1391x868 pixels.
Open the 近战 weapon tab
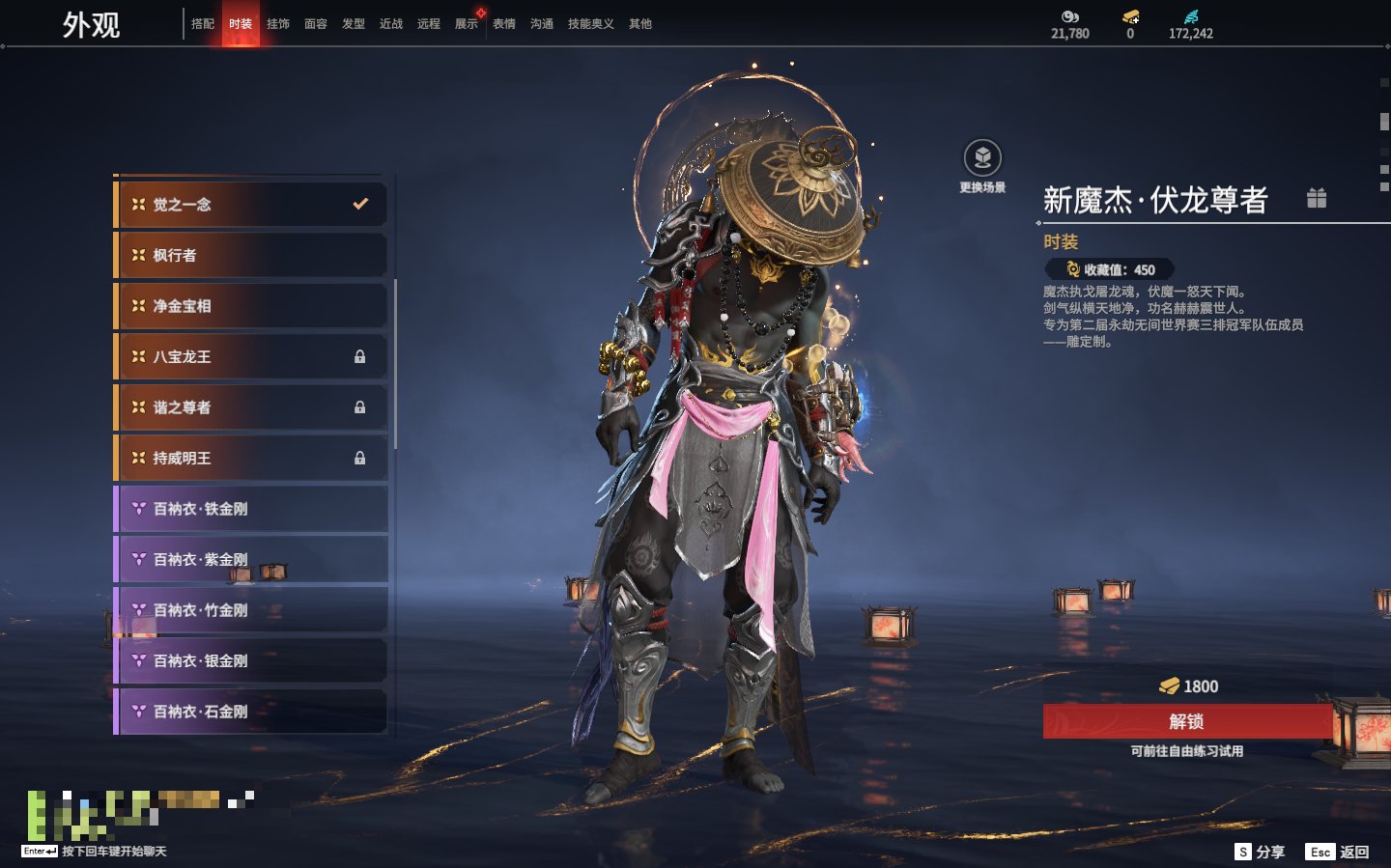(x=391, y=24)
